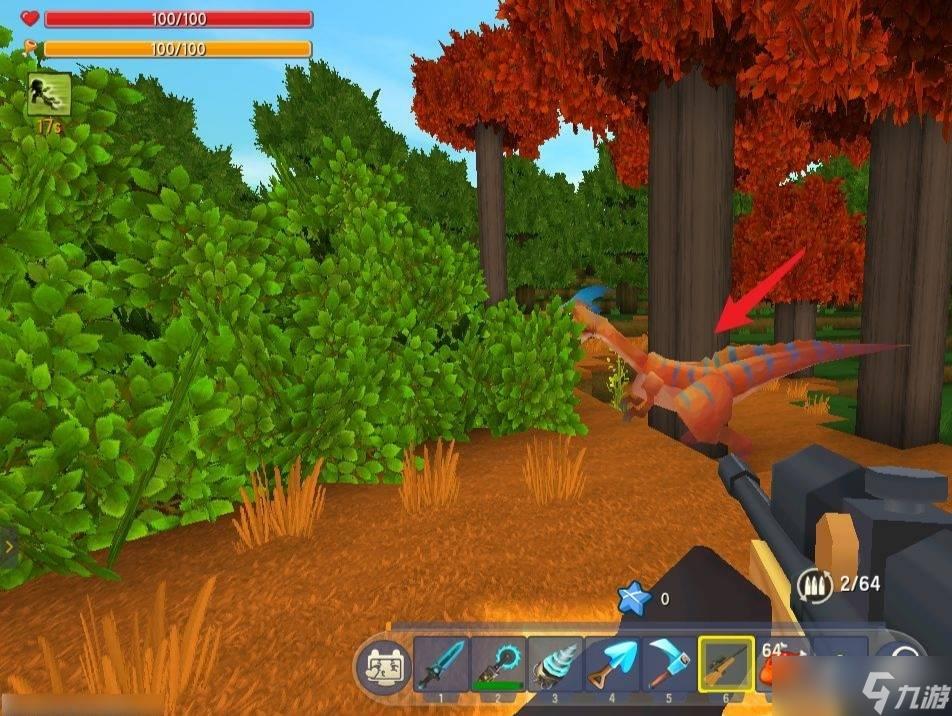Select the ring-tipped tool in slot 2
Image resolution: width=952 pixels, height=716 pixels.
click(x=498, y=664)
